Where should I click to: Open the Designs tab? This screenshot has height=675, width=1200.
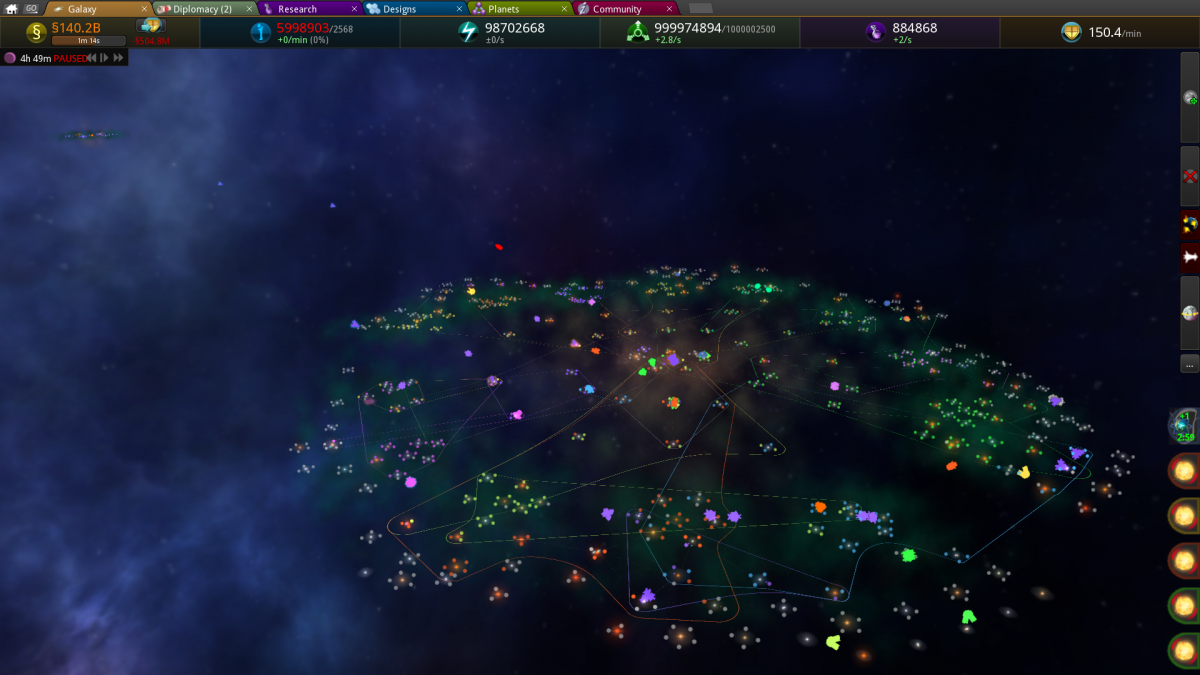[x=400, y=9]
